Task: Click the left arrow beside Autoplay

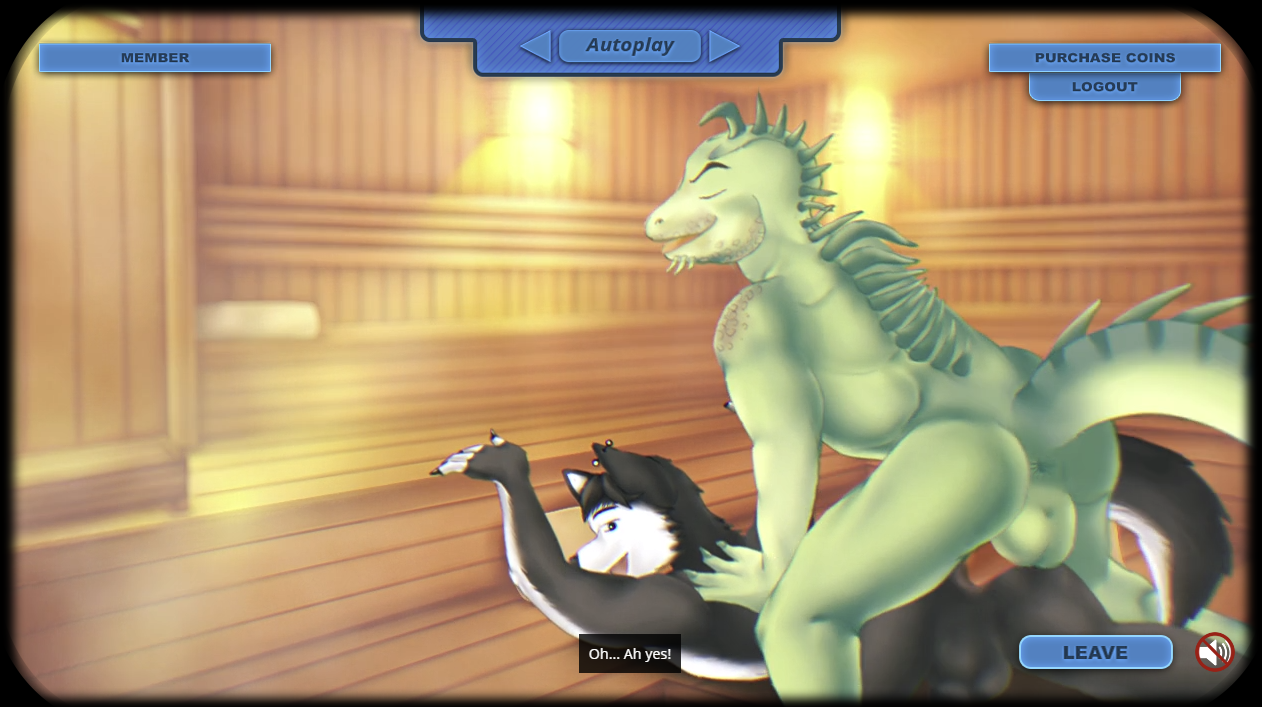Action: pyautogui.click(x=536, y=46)
